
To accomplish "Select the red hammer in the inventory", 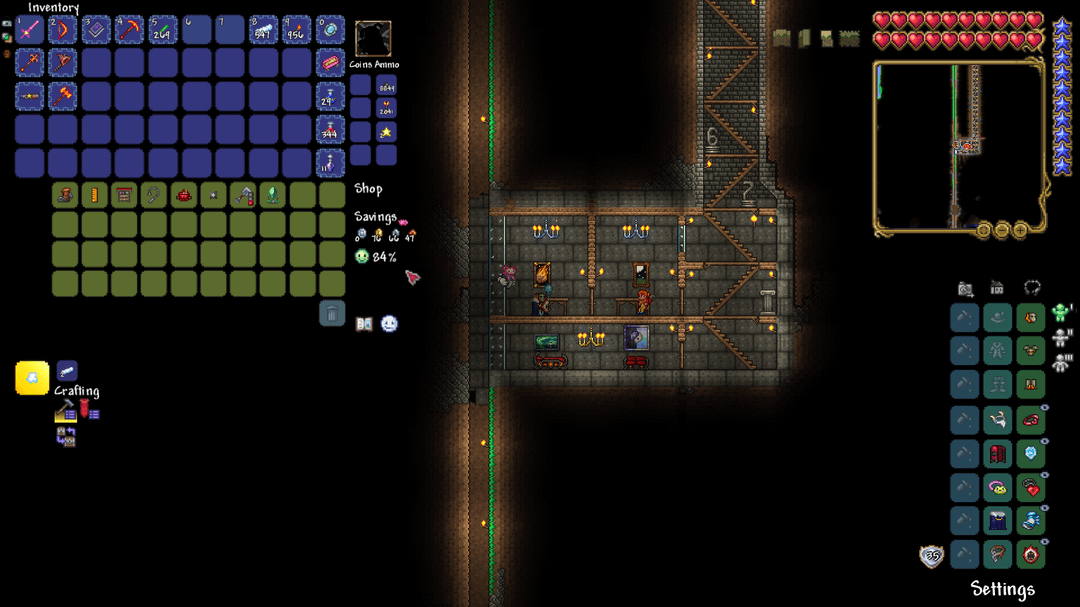I will [63, 97].
